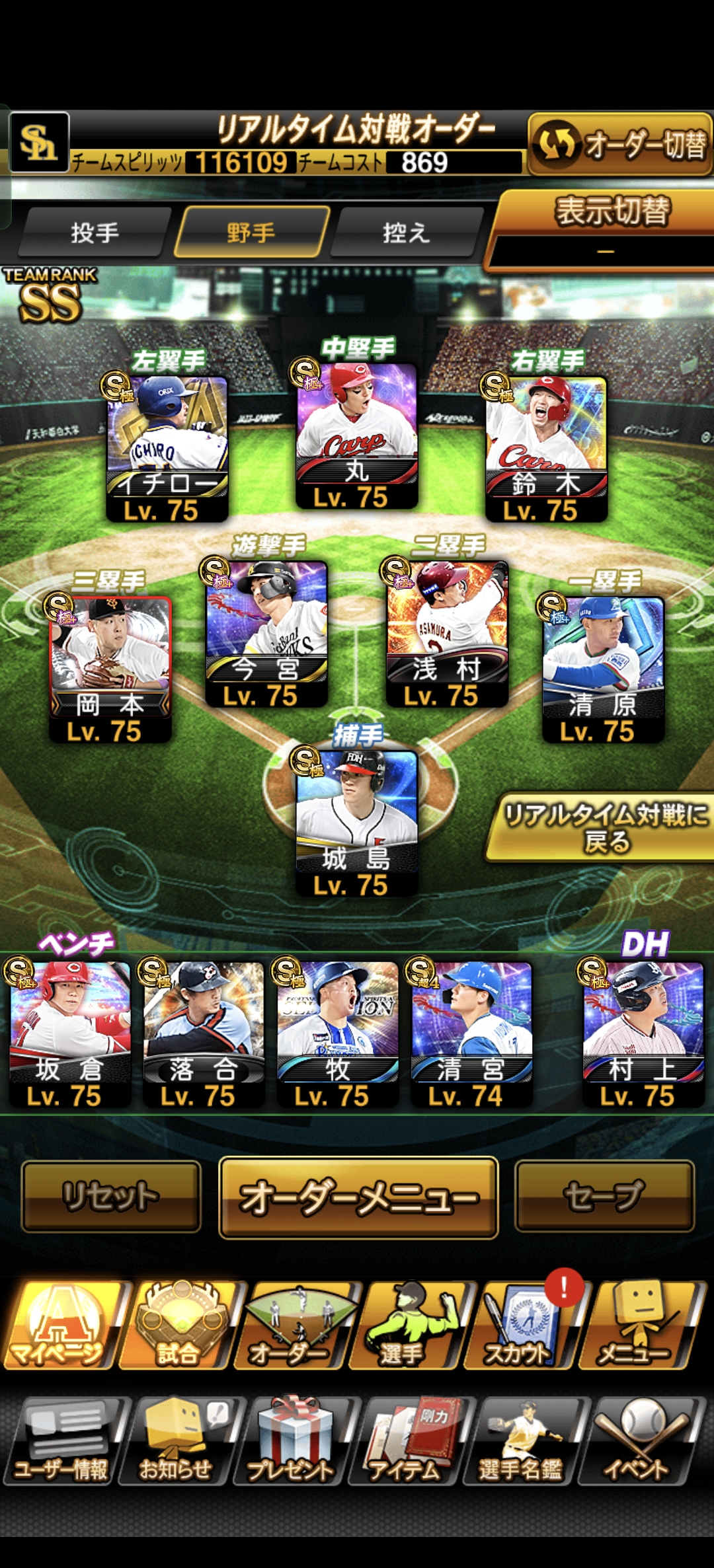
Task: Click the リセット button
Action: pyautogui.click(x=111, y=1196)
